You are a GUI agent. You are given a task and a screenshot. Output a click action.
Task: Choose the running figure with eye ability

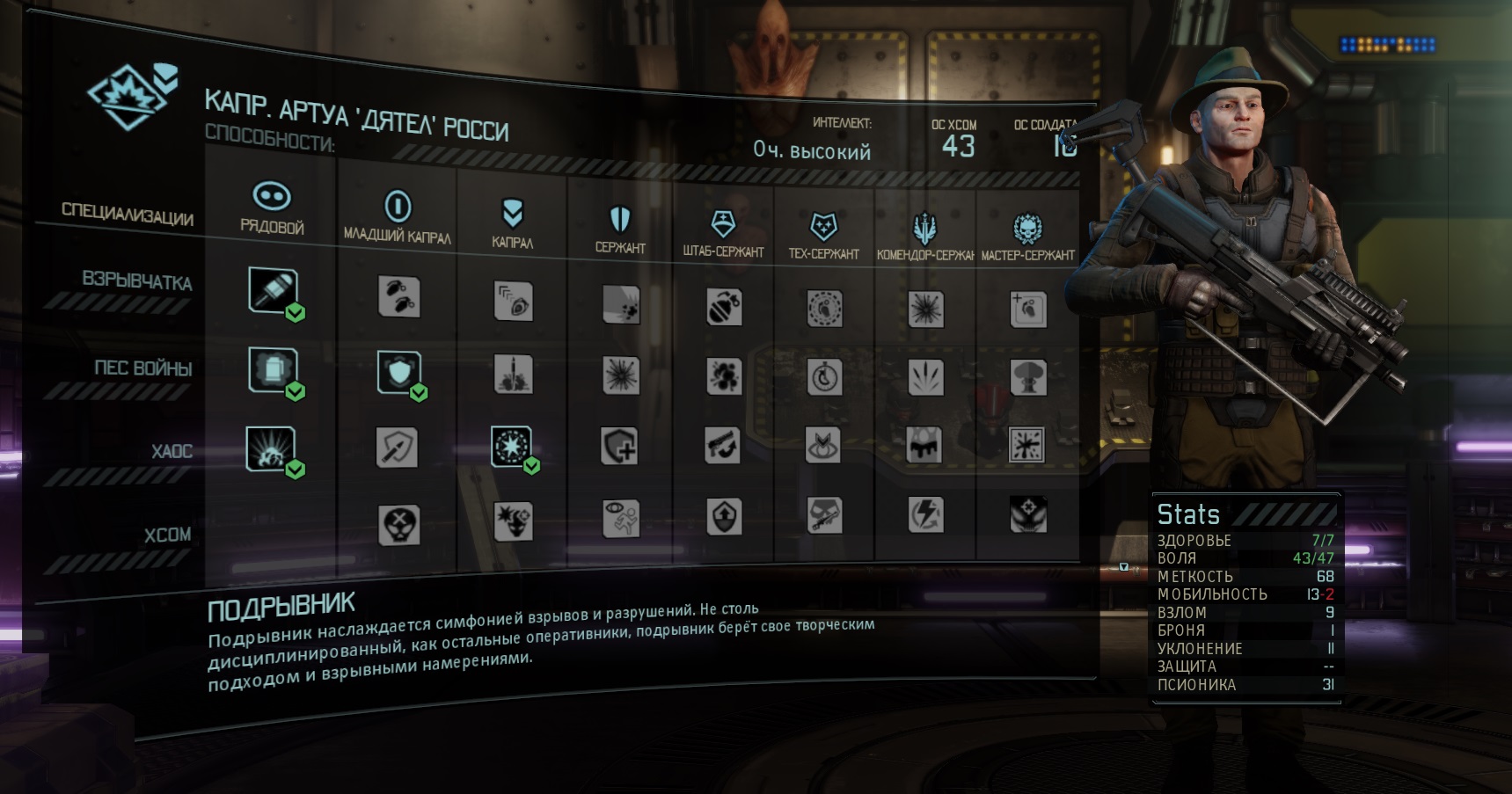coord(620,519)
